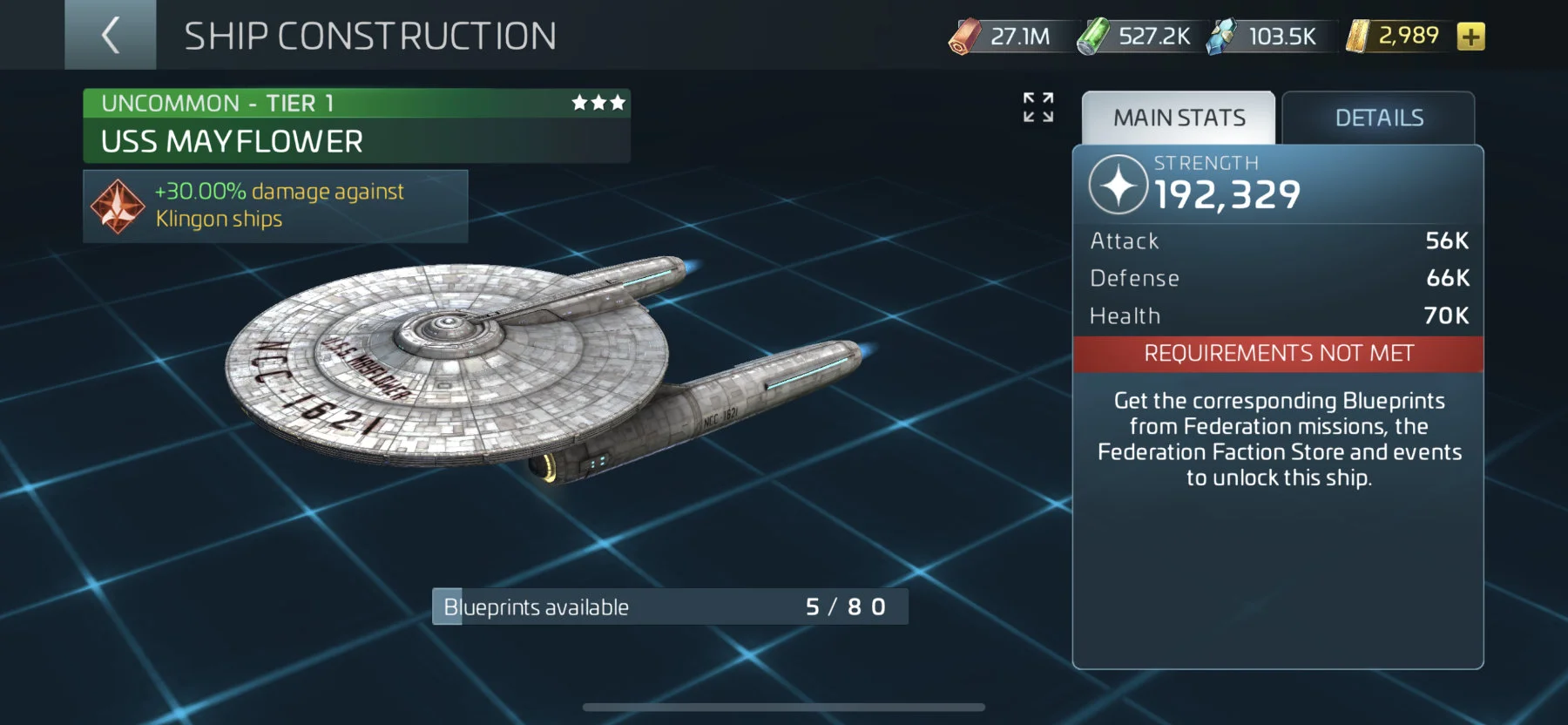Select the Main Stats tab
Viewport: 1568px width, 725px height.
[x=1179, y=118]
